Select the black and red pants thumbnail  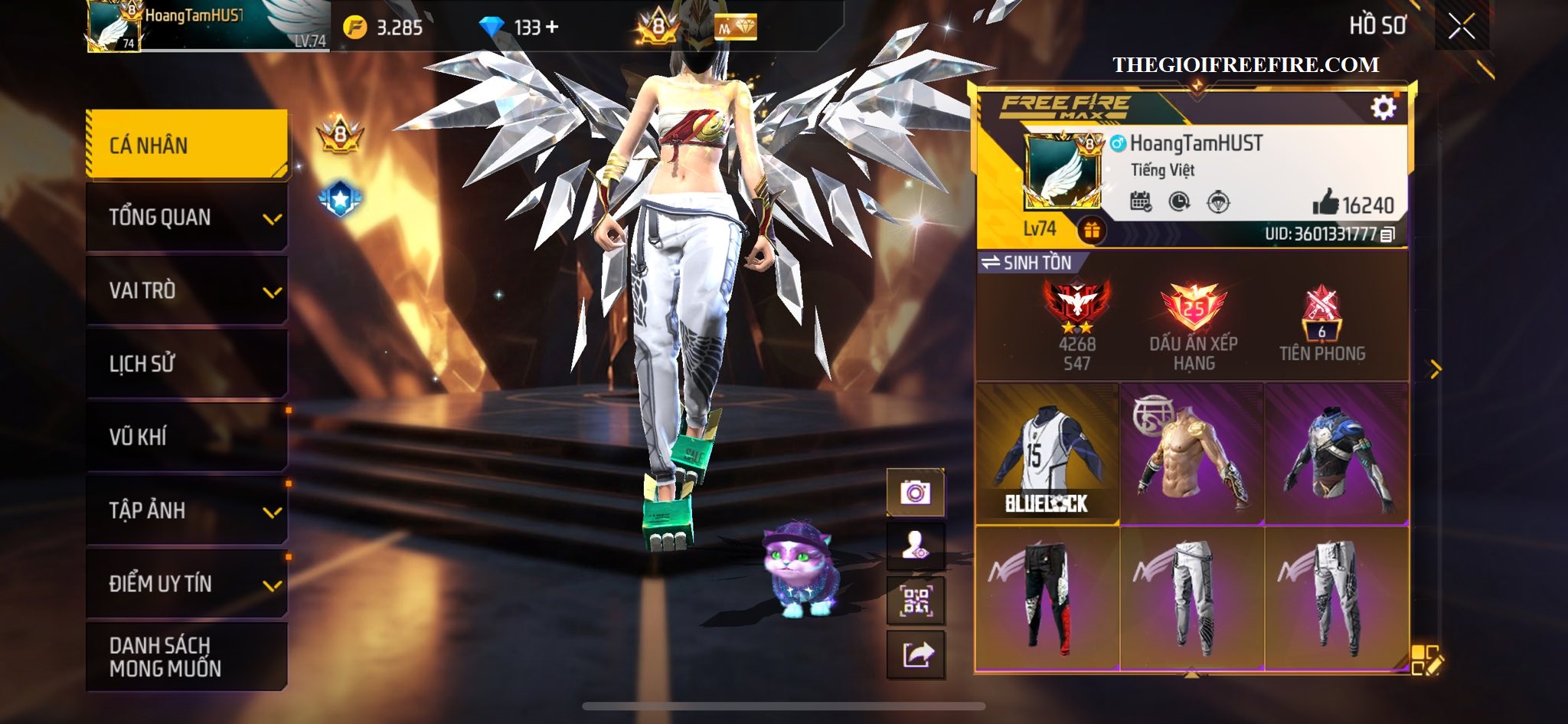pyautogui.click(x=1047, y=598)
